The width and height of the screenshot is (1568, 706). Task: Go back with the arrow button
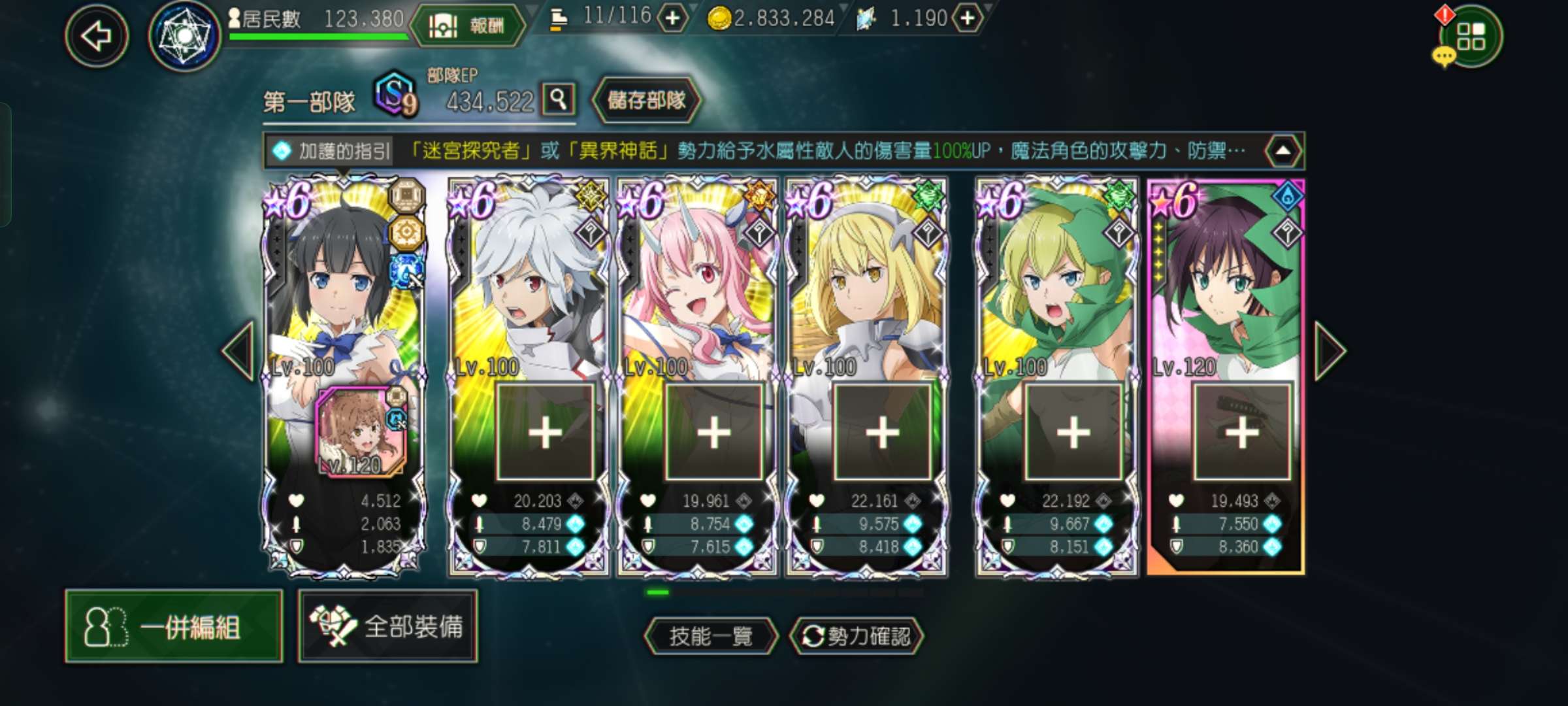[x=97, y=35]
